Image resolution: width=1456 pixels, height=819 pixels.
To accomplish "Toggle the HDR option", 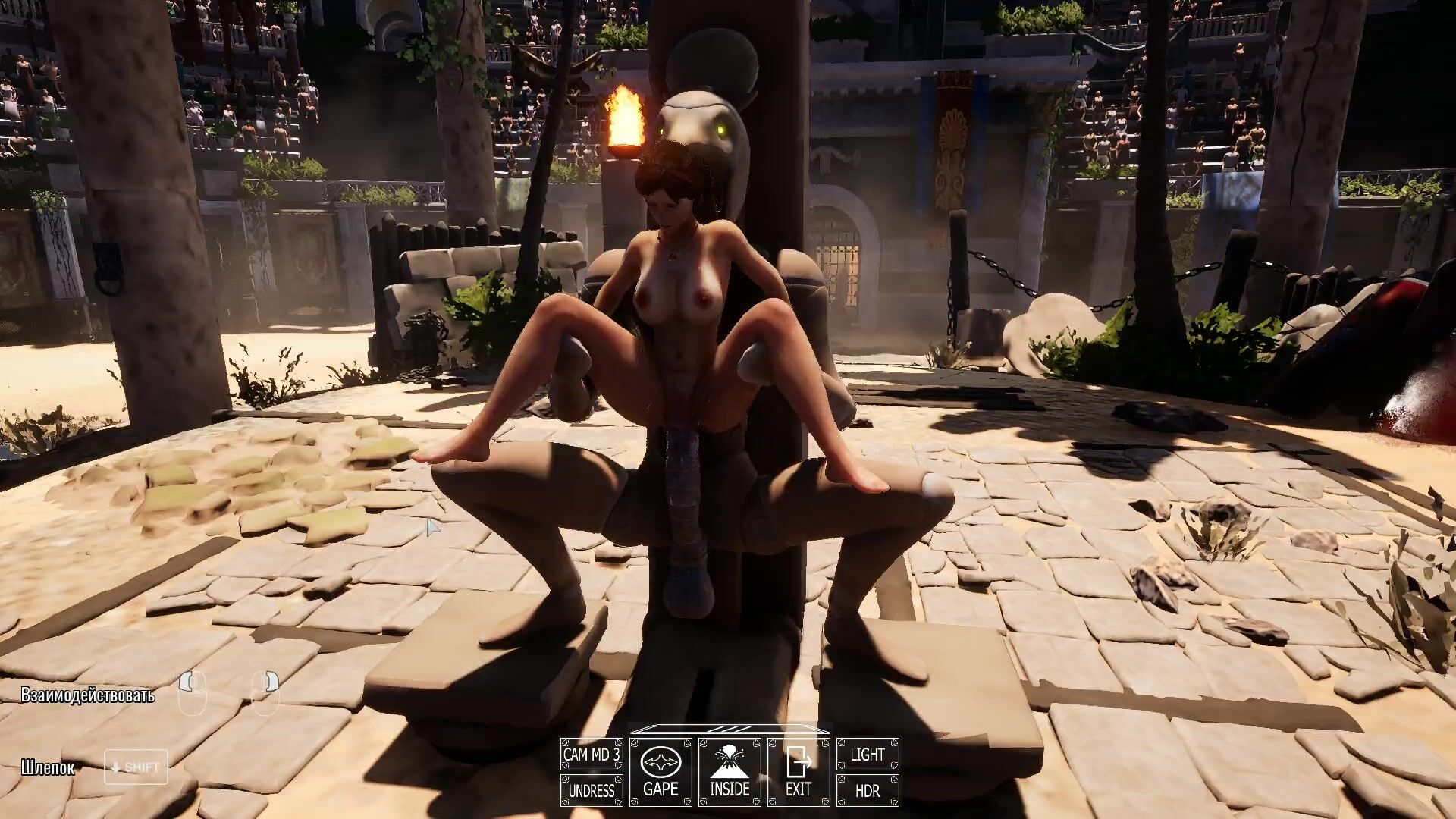I will click(x=868, y=790).
